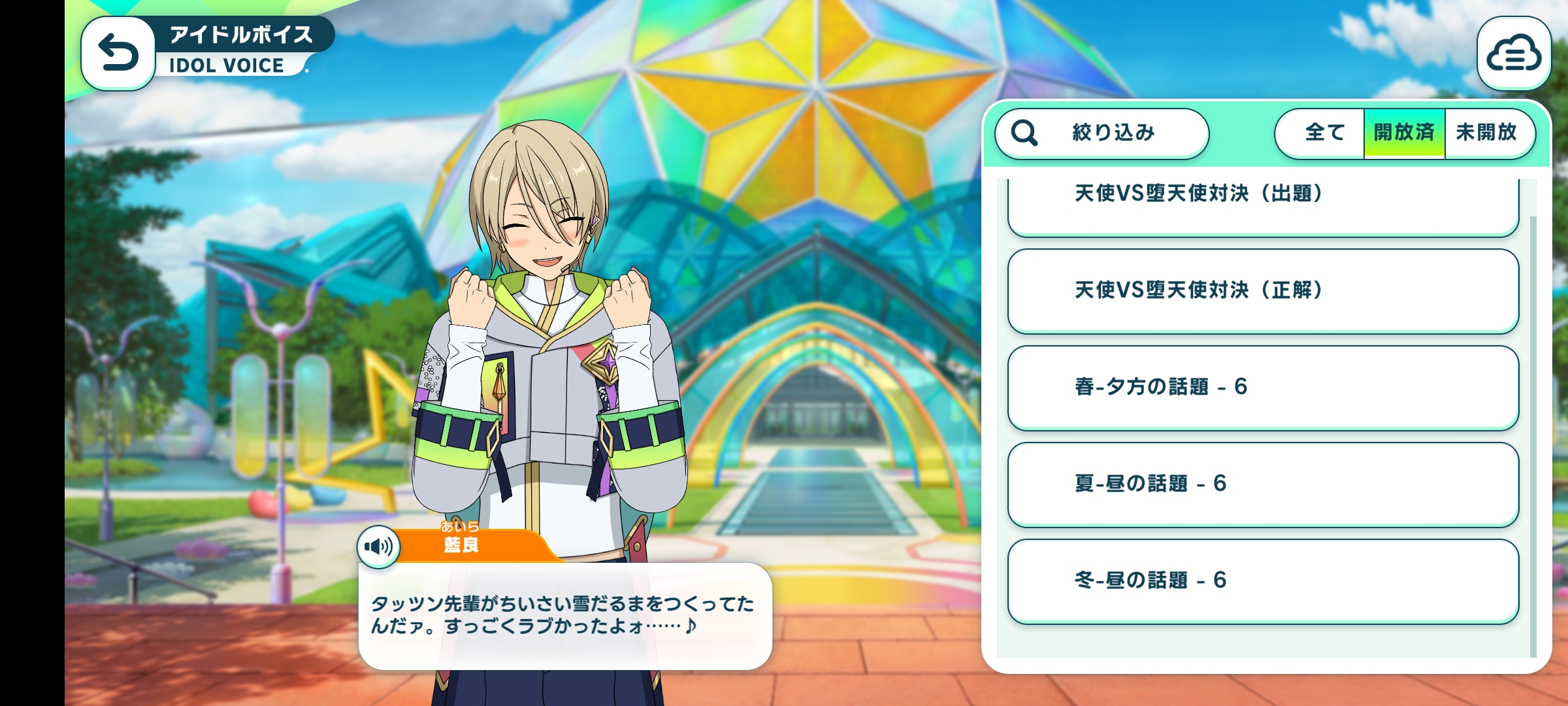Open the cloud menu icon
This screenshot has width=1568, height=706.
(1513, 54)
